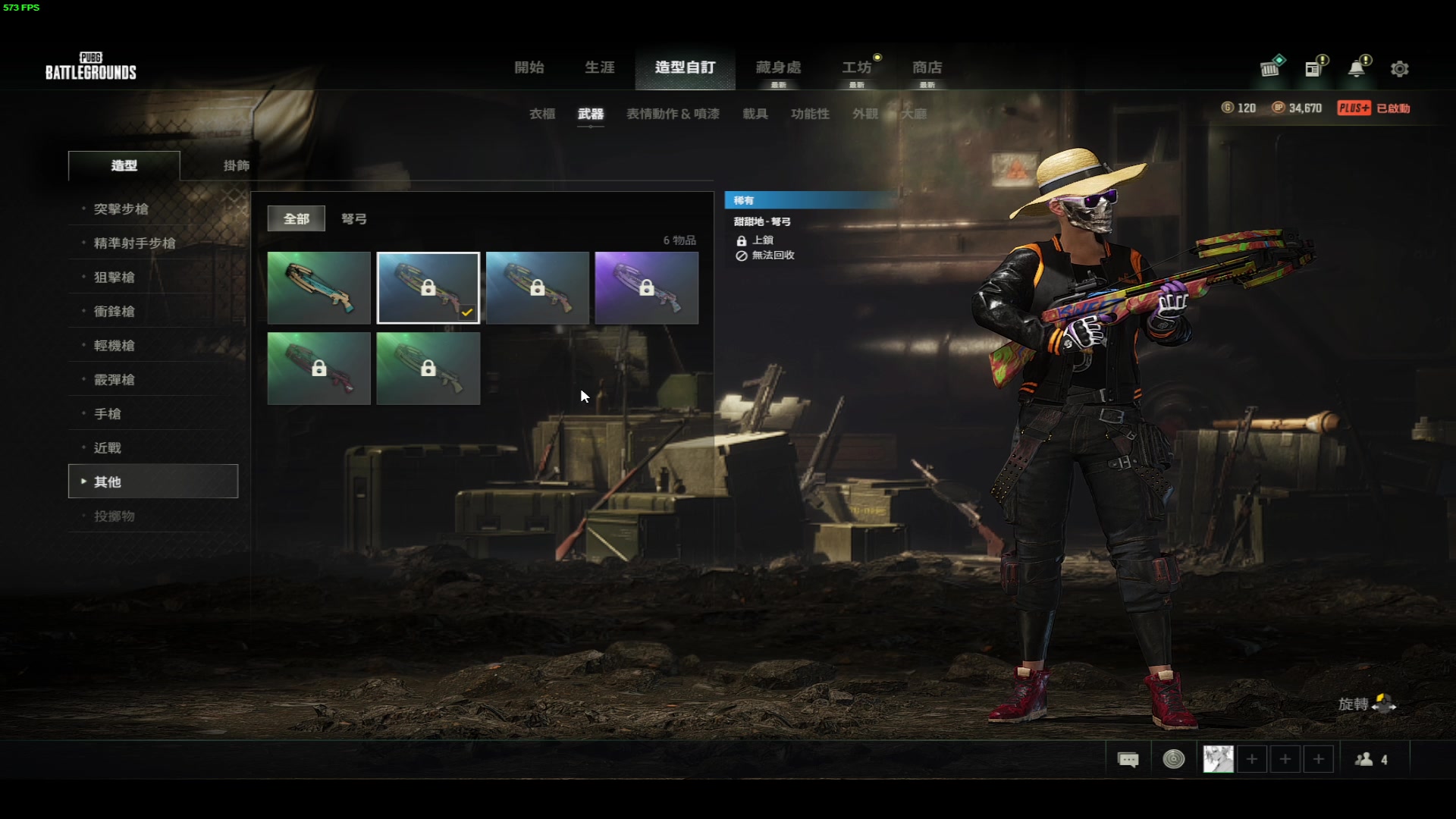
Task: Switch to the 衣櫃 (Wardrobe) sub-tab
Action: point(542,114)
